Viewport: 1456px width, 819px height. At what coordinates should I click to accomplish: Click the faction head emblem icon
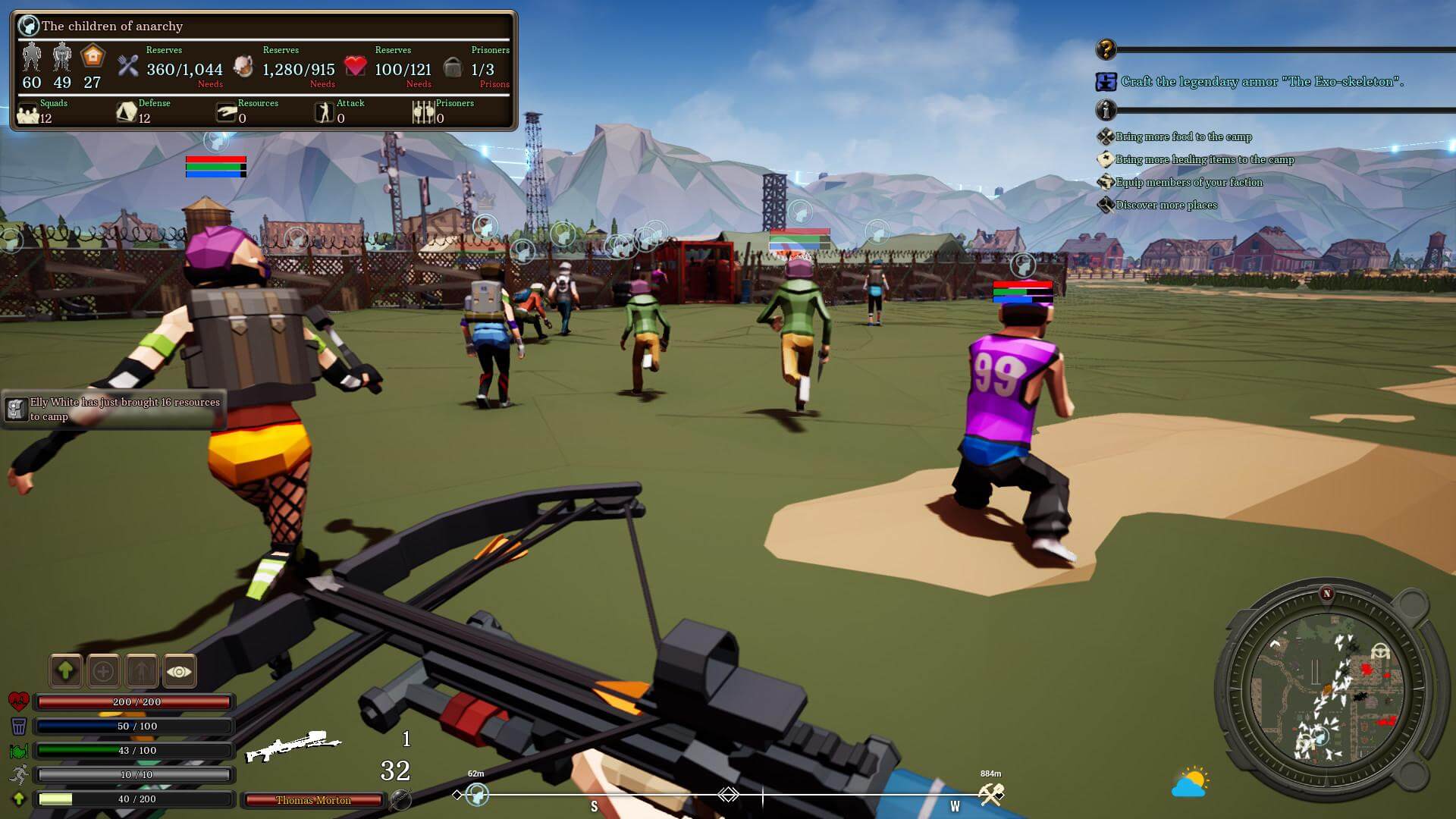(29, 26)
